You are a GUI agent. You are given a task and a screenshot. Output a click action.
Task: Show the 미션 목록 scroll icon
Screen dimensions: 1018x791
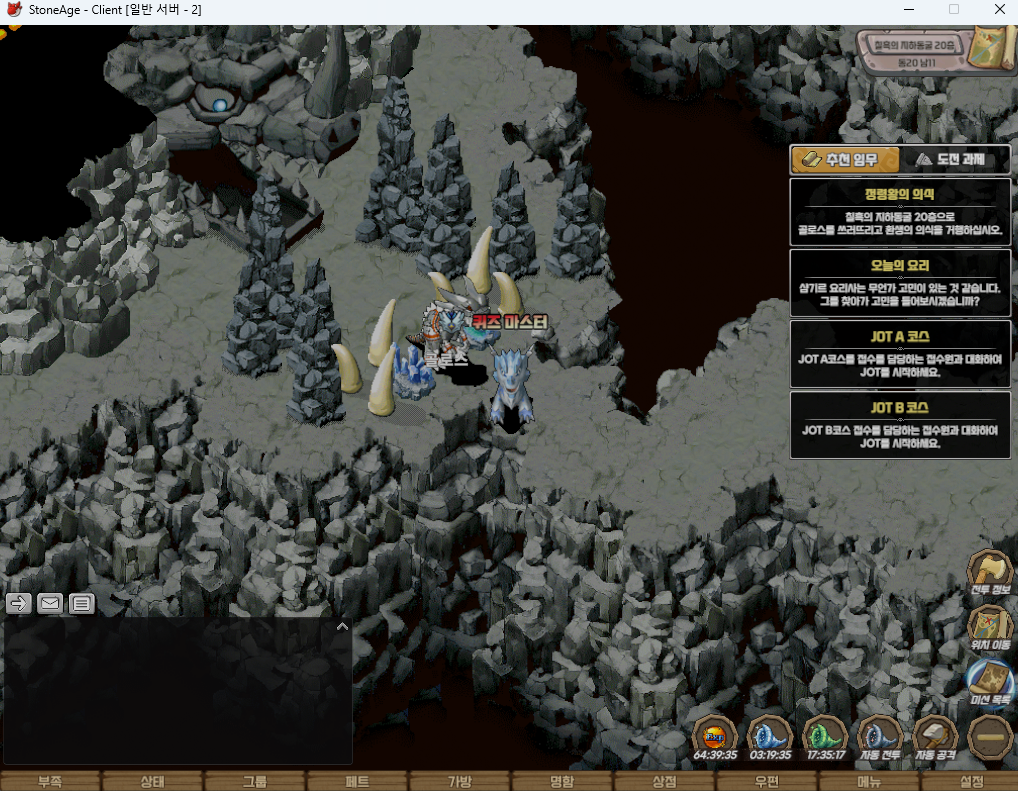[x=990, y=680]
